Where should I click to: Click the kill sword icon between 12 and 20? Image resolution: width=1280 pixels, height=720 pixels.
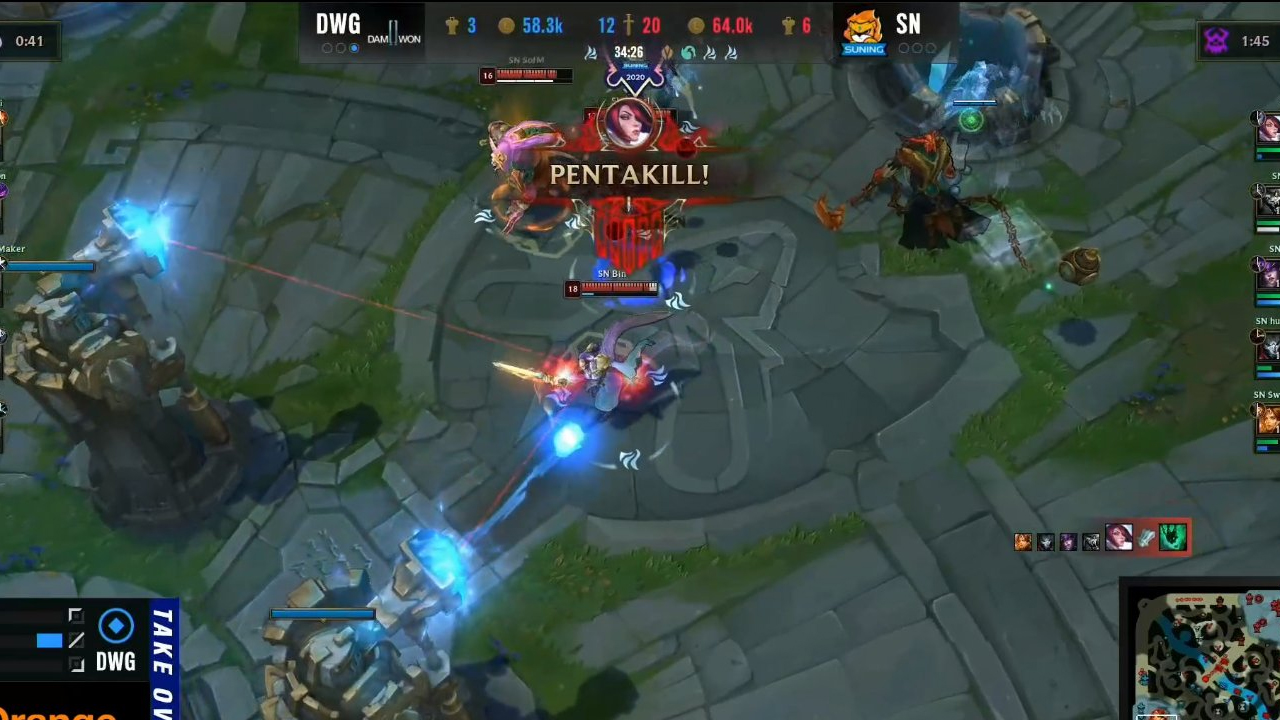627,25
